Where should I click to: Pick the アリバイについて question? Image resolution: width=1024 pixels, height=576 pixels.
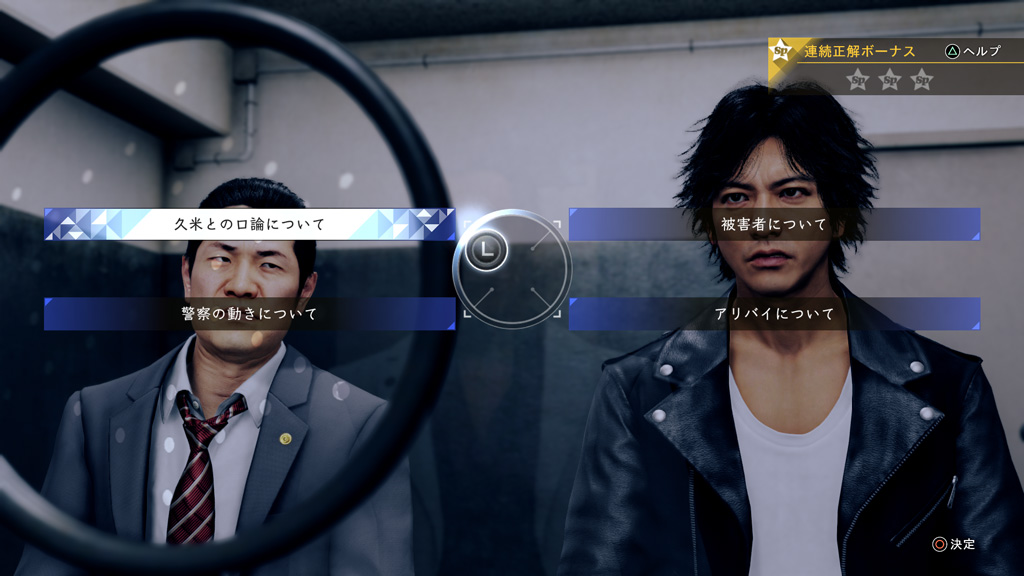(774, 314)
